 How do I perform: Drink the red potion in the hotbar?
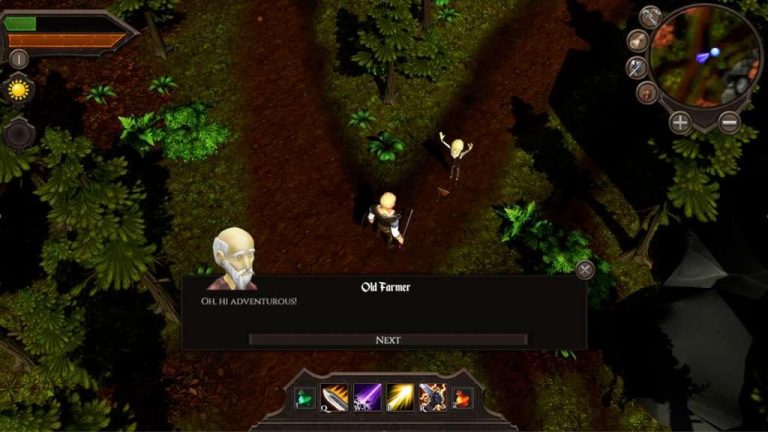point(462,398)
